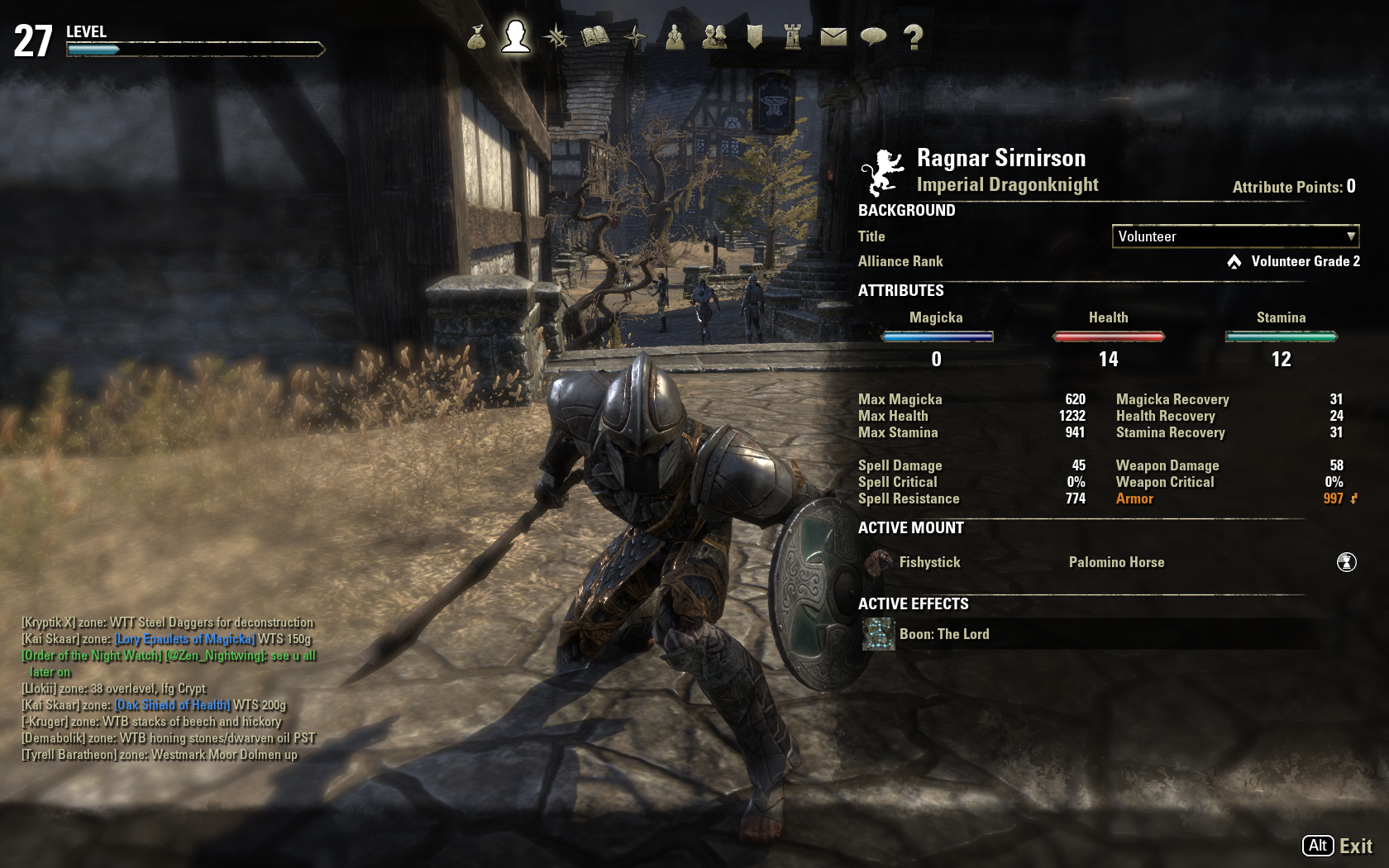Click the round mount button beside Palomino Horse

tap(1346, 562)
